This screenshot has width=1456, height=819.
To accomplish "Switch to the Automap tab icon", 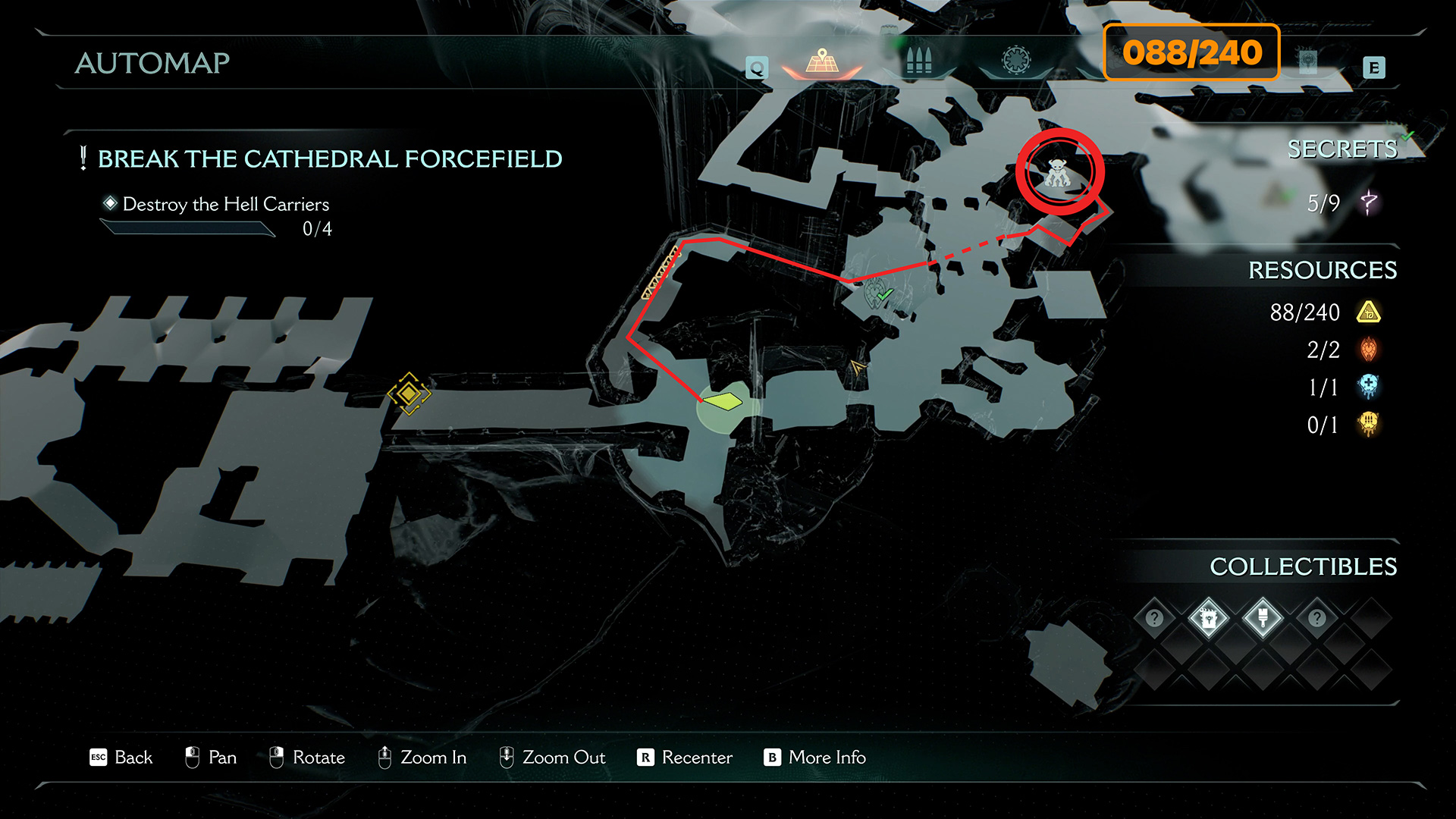I will (822, 61).
